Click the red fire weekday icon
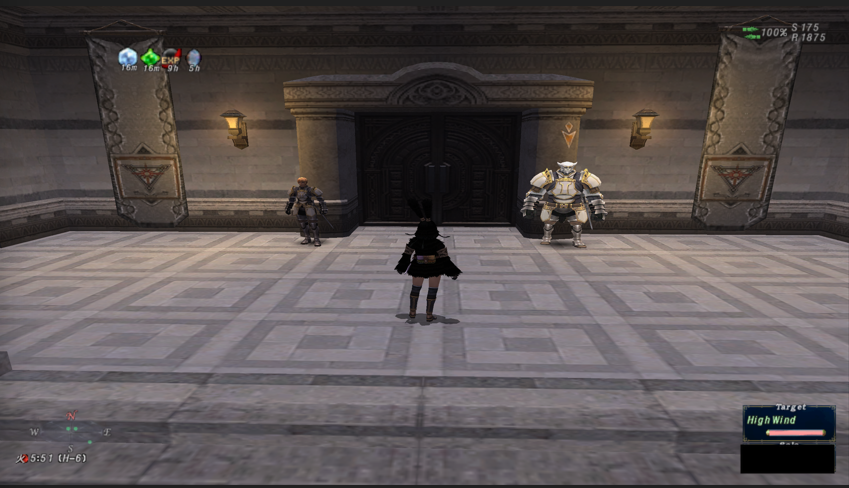 pos(22,458)
